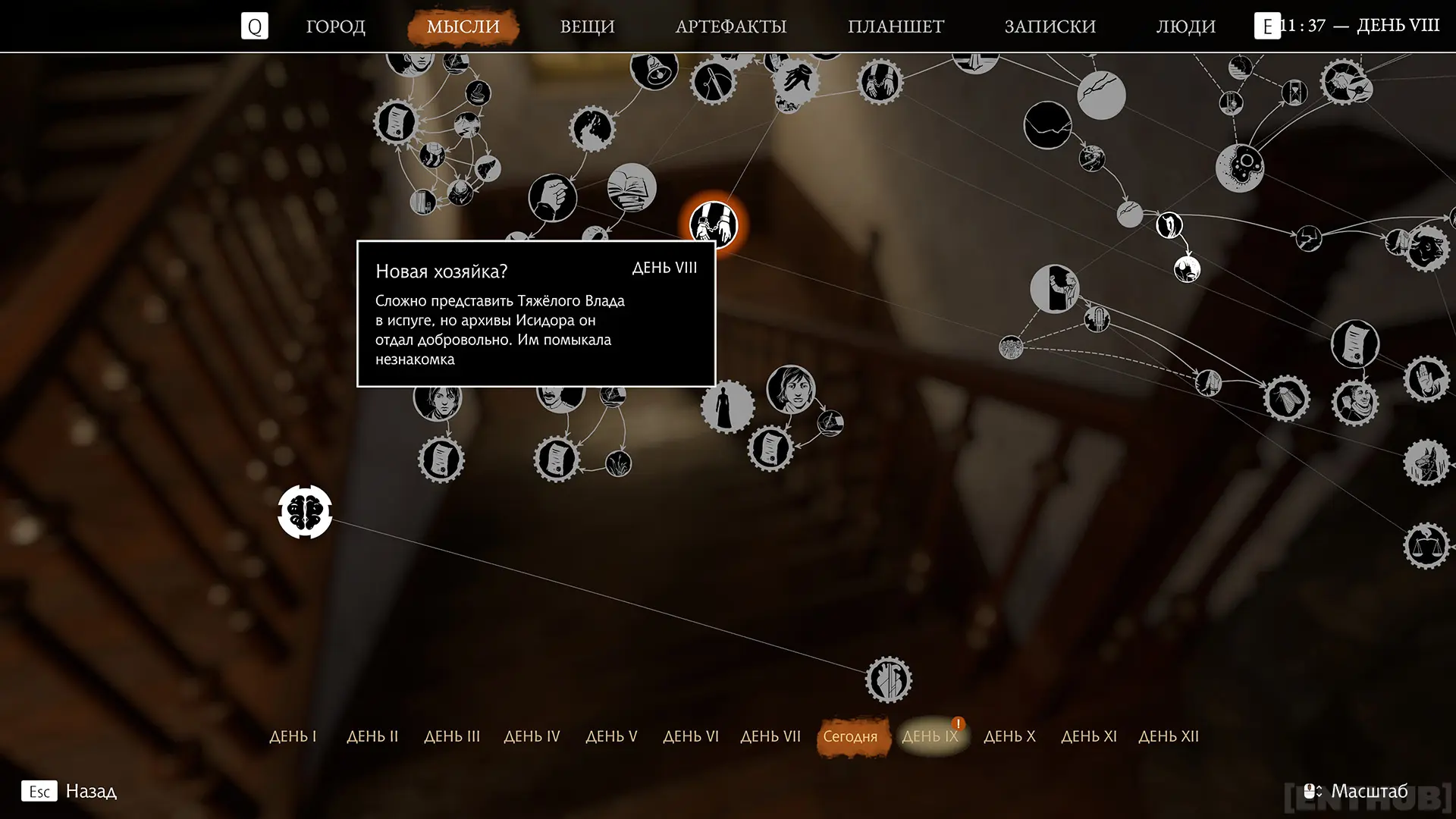Open the АРТЕФАКТЫ tab
The width and height of the screenshot is (1456, 819).
[730, 27]
